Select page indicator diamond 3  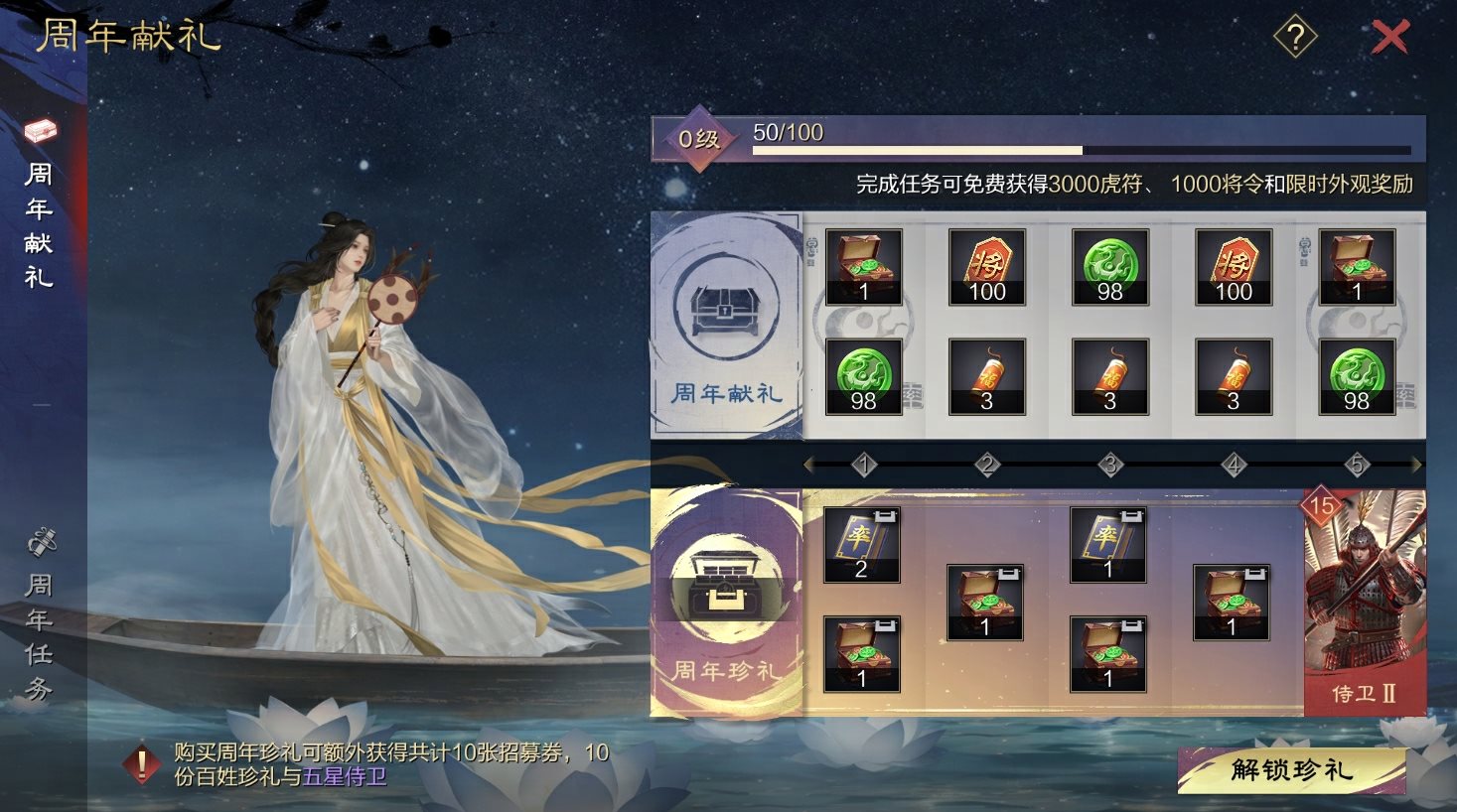pyautogui.click(x=1109, y=462)
